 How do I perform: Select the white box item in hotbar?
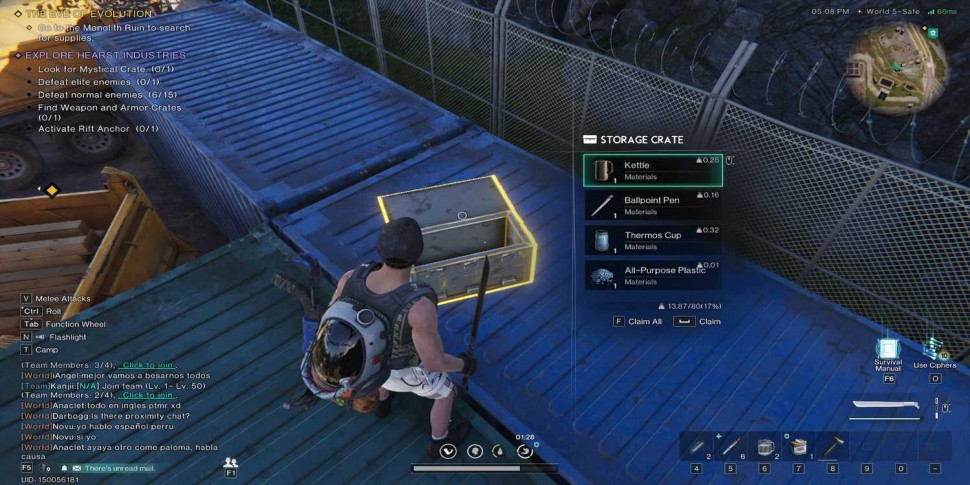tap(798, 446)
